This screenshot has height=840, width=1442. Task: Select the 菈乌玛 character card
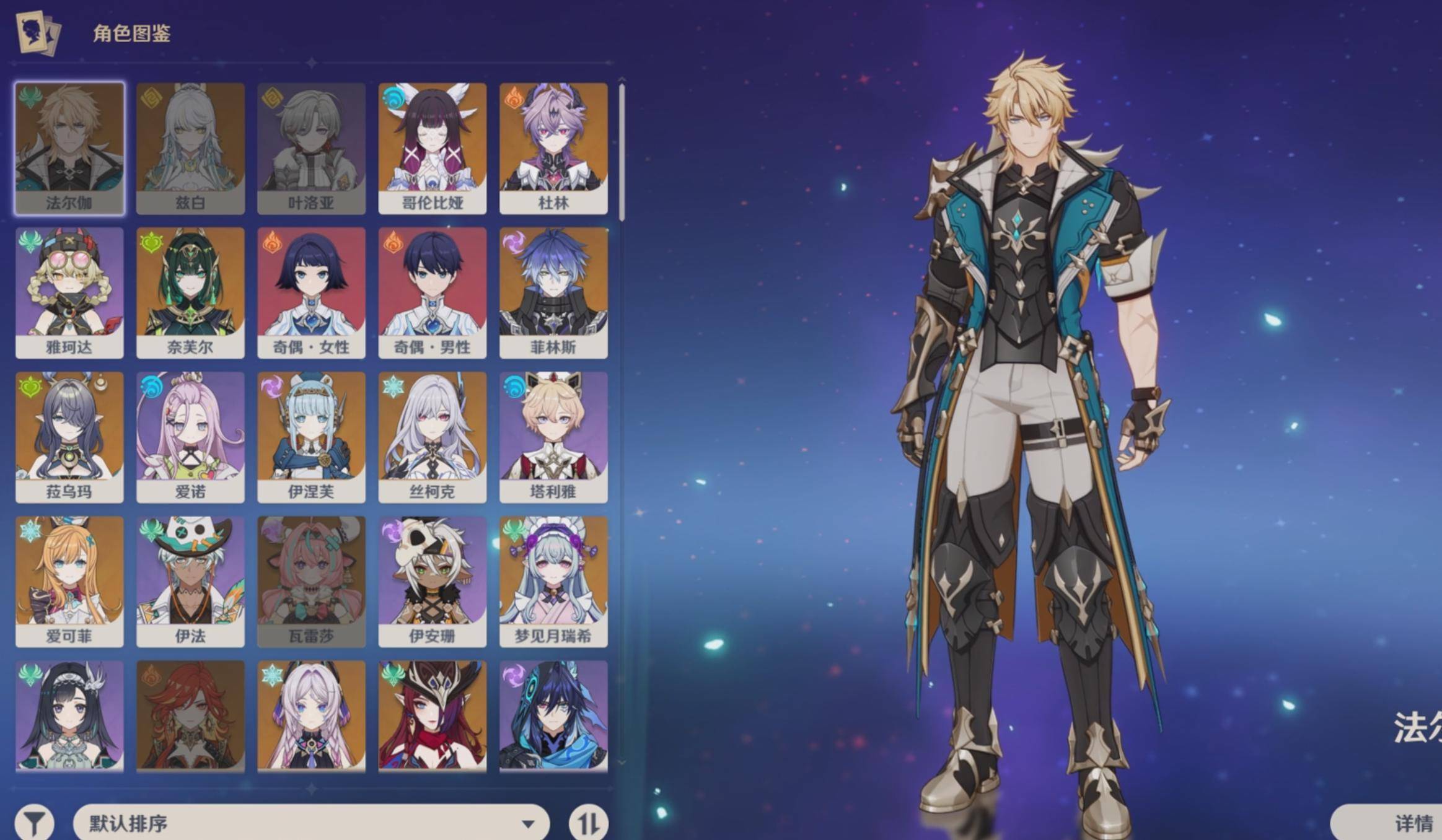point(69,437)
